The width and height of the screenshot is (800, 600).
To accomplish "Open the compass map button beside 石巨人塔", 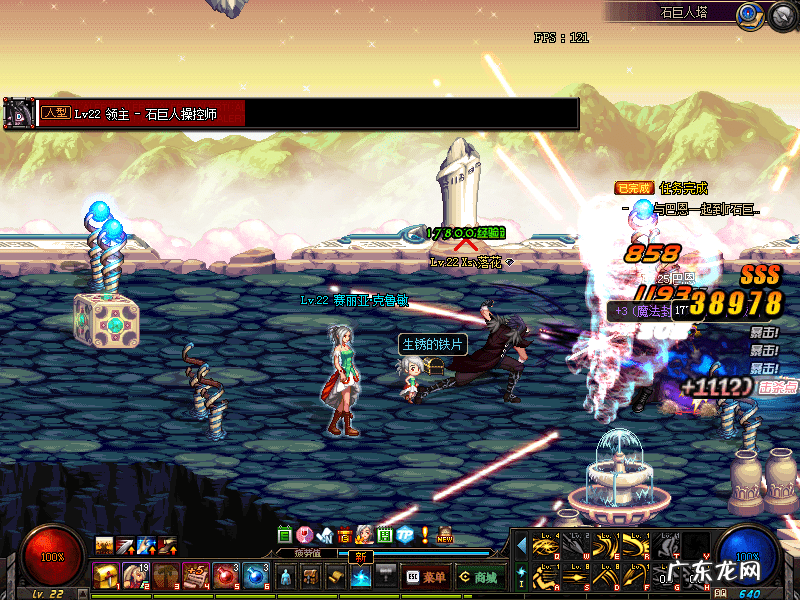I will tap(750, 15).
